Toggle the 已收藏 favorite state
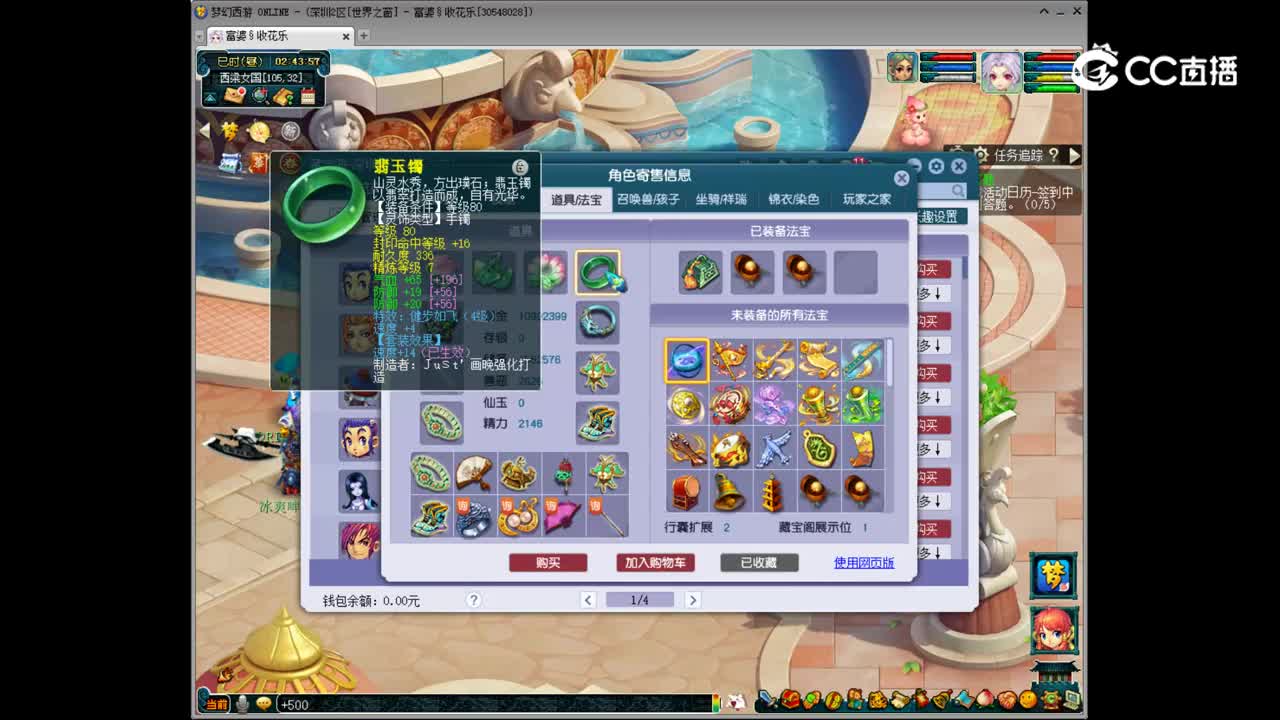Viewport: 1280px width, 720px height. tap(757, 562)
